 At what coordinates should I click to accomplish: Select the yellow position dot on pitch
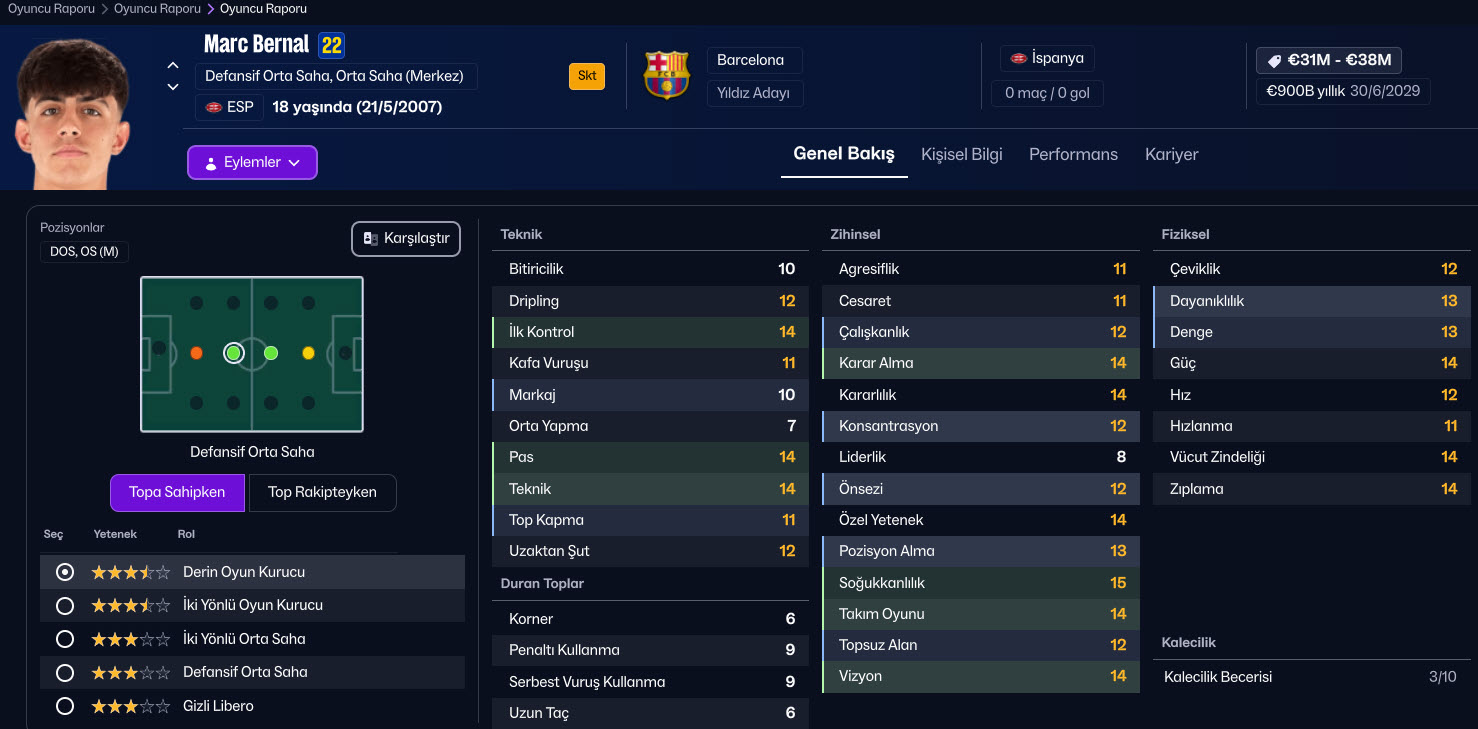click(308, 353)
